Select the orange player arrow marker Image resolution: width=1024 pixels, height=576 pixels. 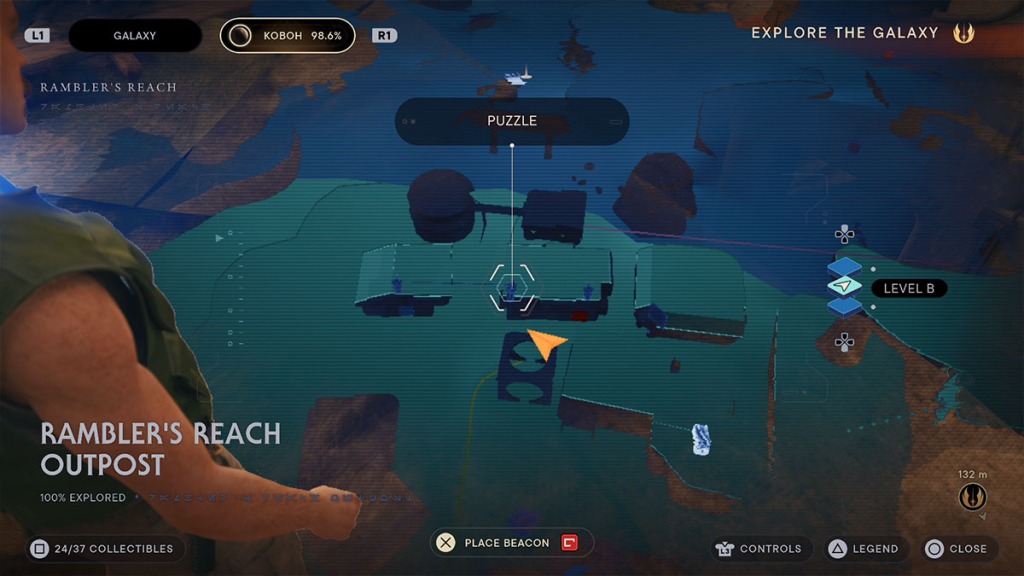[546, 342]
